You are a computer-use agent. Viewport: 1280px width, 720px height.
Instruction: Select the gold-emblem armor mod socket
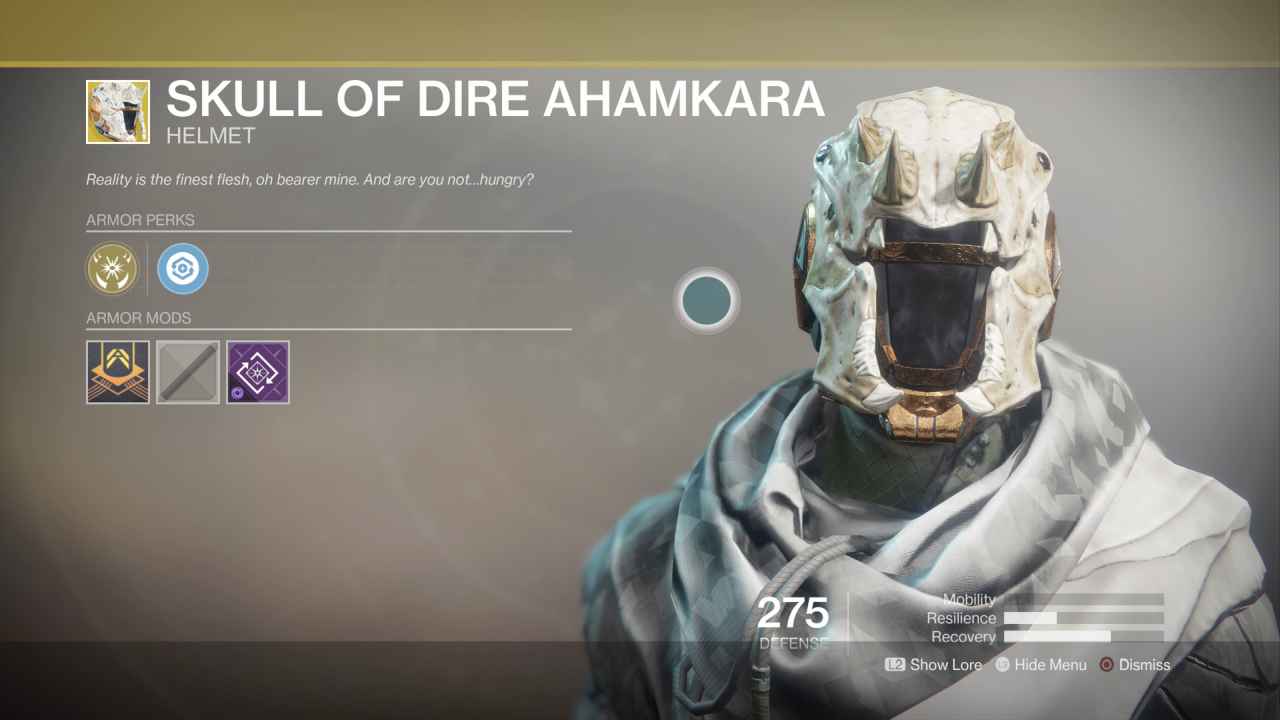117,371
